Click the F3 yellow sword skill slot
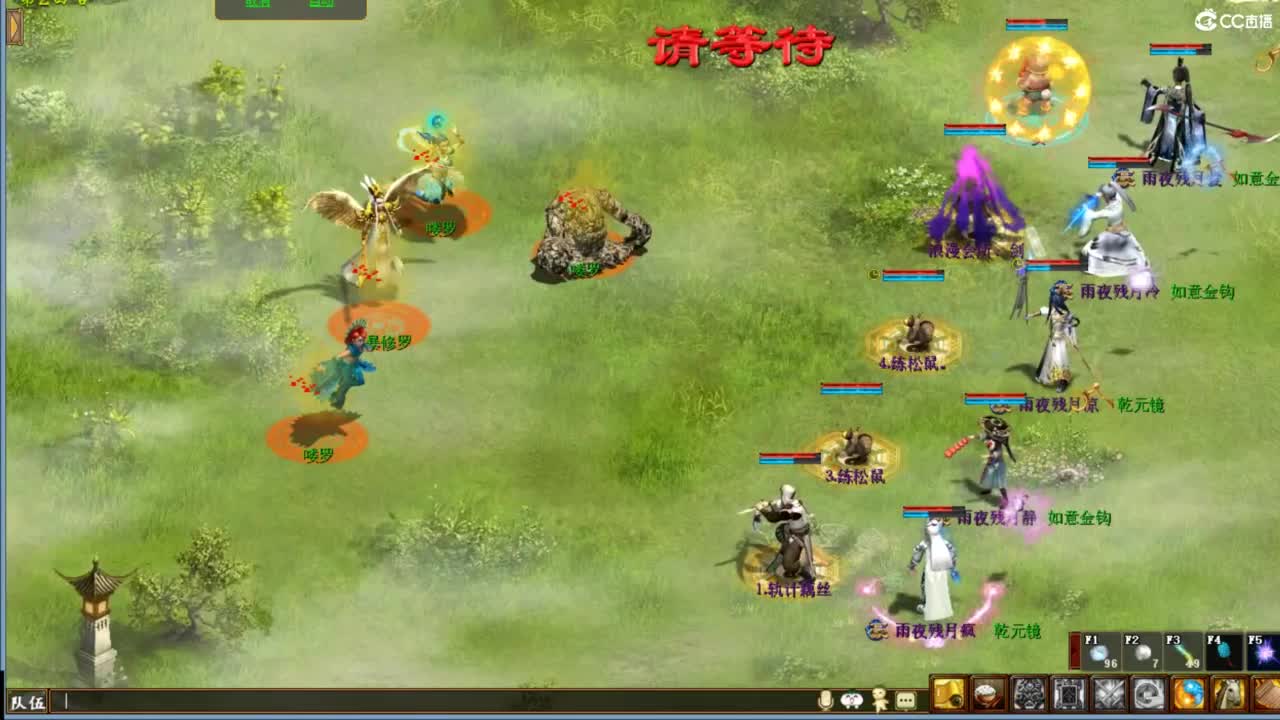Image resolution: width=1280 pixels, height=720 pixels. click(x=1182, y=652)
